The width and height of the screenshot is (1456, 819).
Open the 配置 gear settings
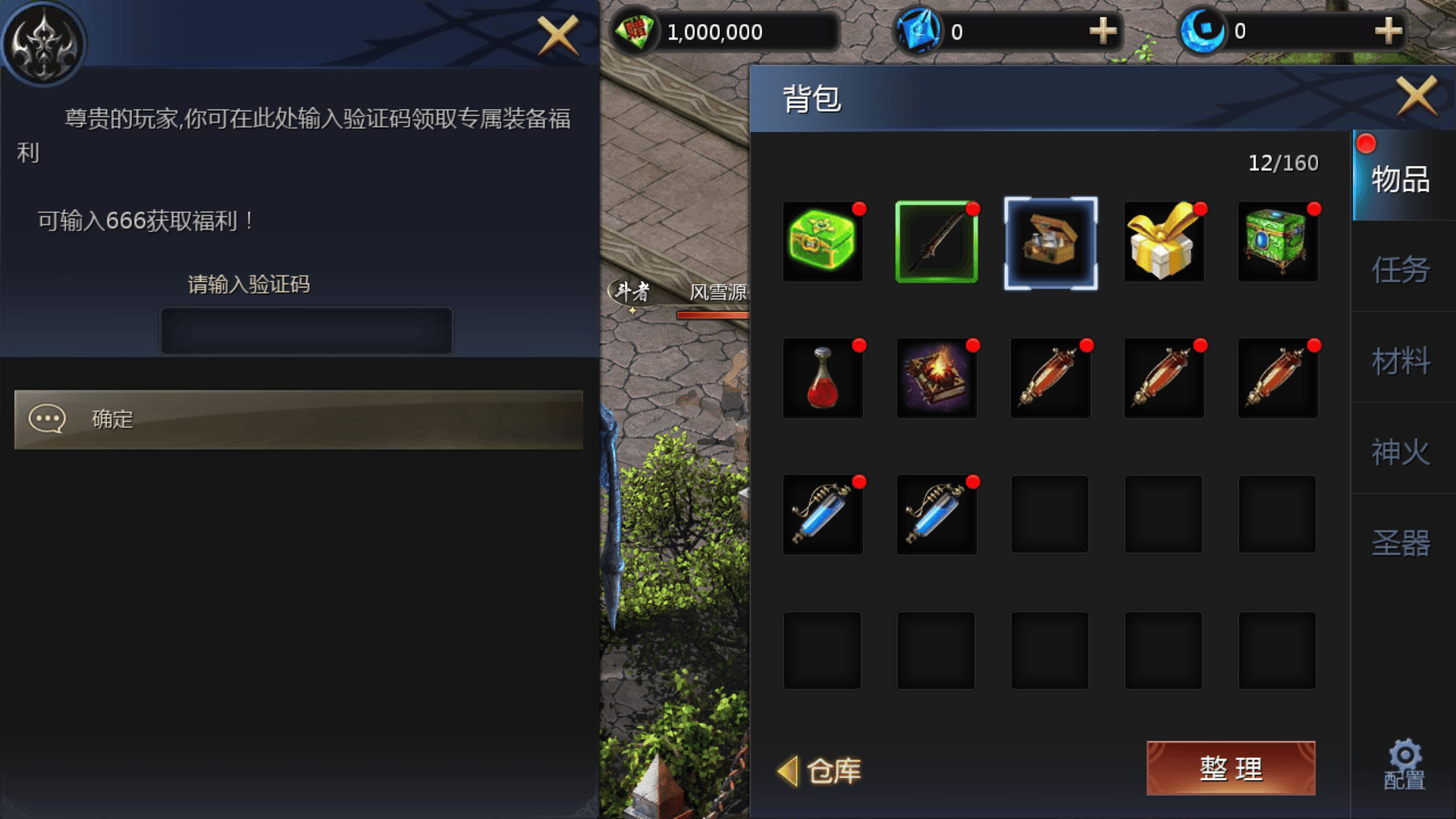(x=1404, y=764)
